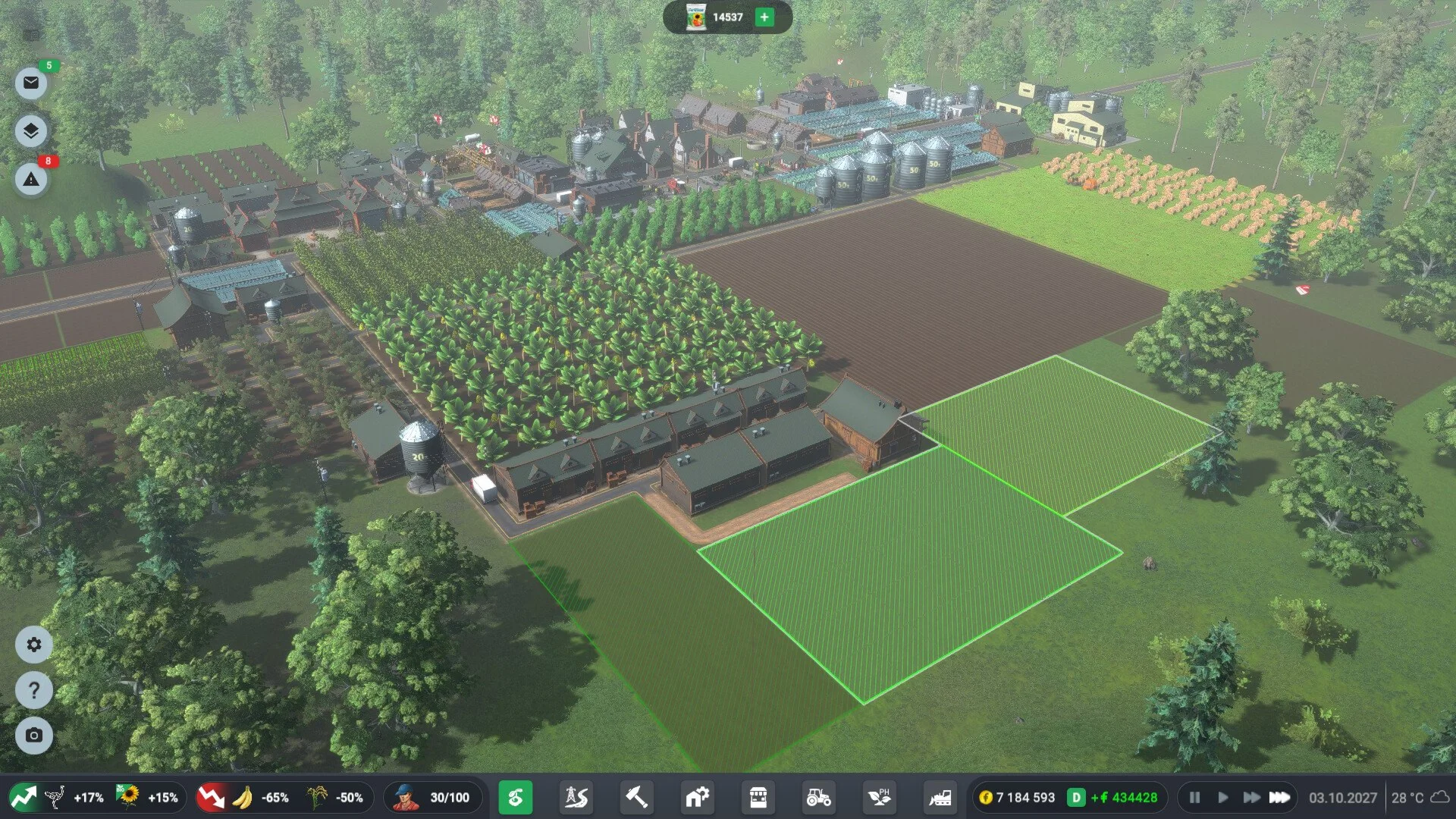Open the mail inbox with 5 messages
Viewport: 1456px width, 819px height.
point(31,83)
